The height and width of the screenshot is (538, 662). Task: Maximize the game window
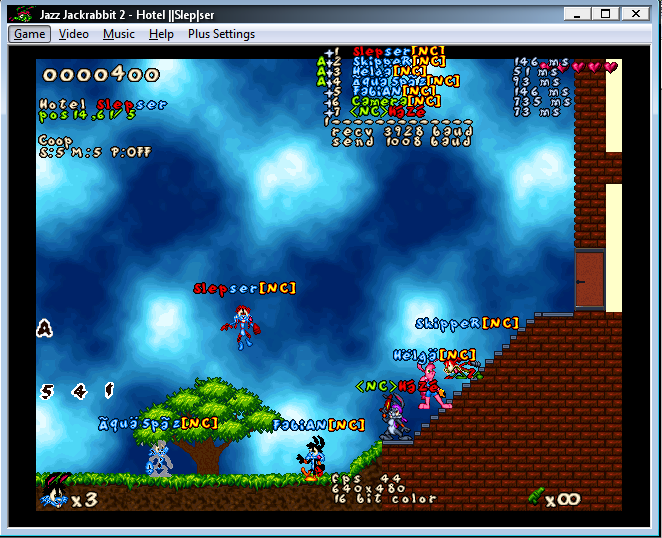(605, 13)
